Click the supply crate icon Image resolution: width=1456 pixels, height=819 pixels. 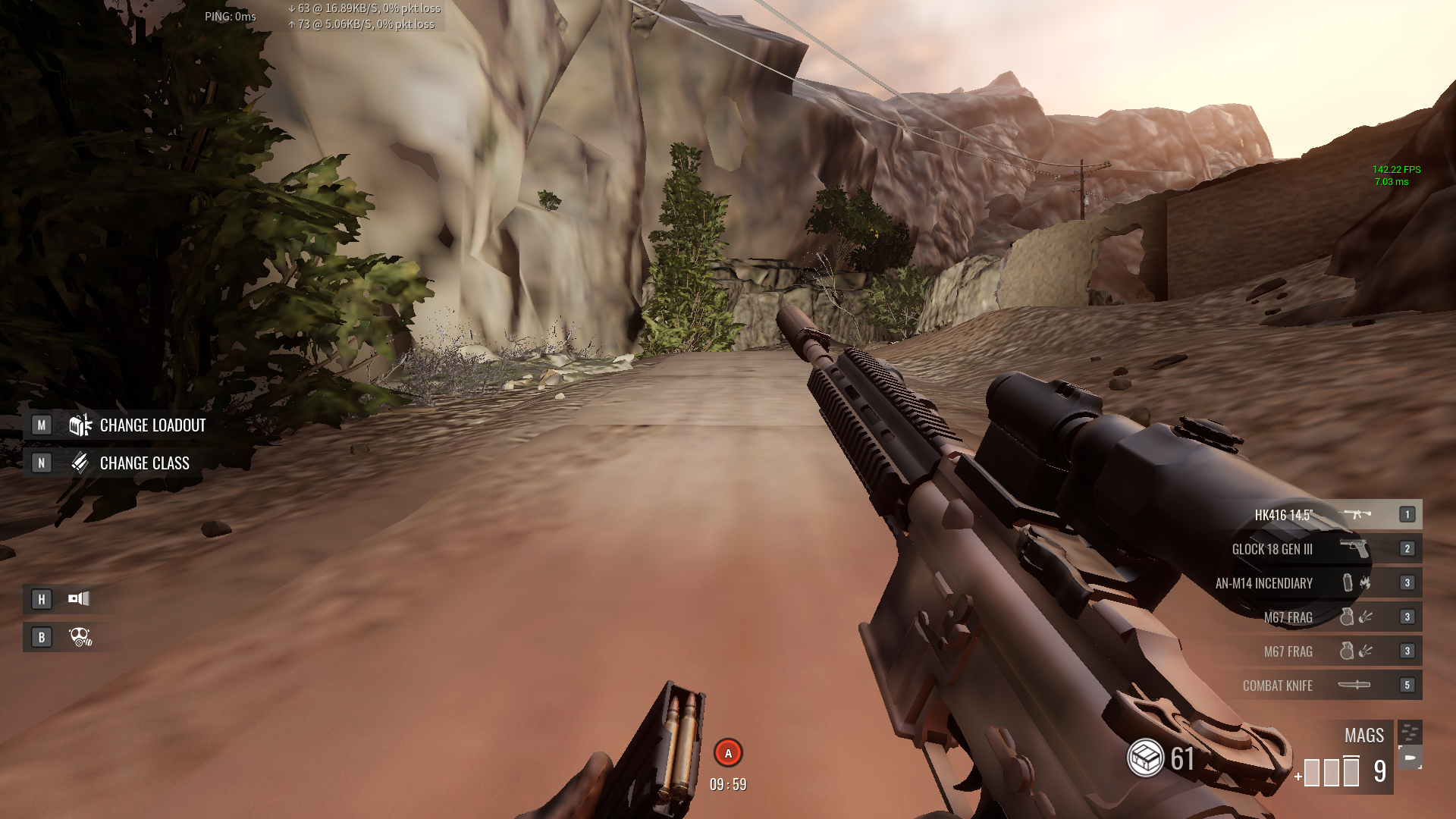[x=1145, y=758]
